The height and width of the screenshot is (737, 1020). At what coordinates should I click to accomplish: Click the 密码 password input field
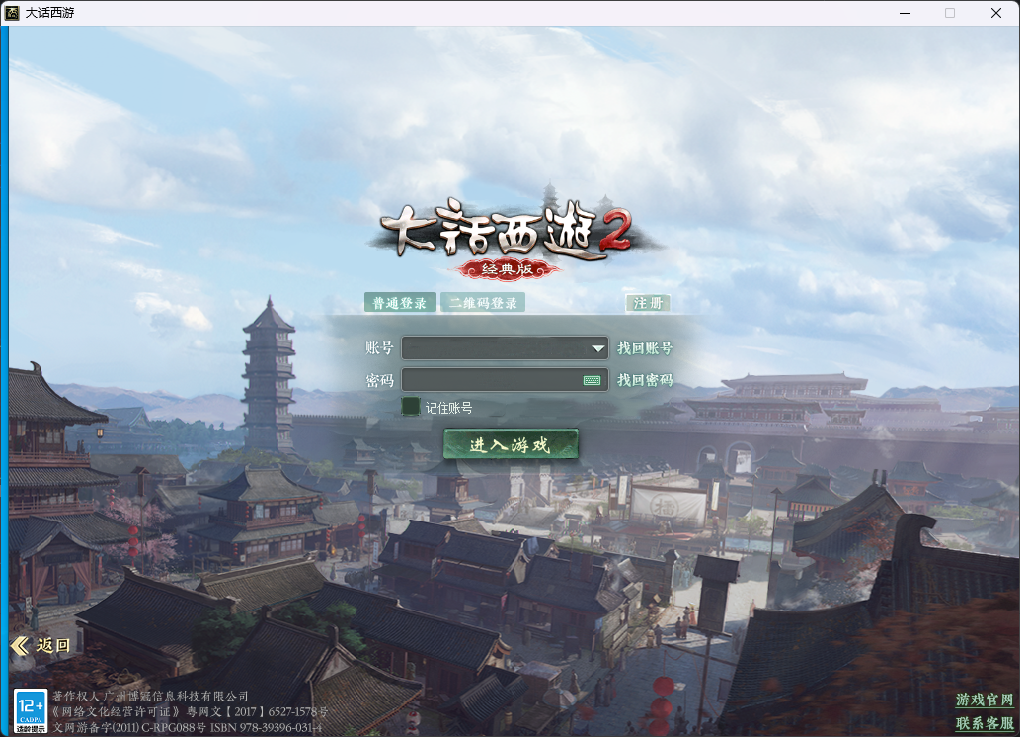pos(490,380)
